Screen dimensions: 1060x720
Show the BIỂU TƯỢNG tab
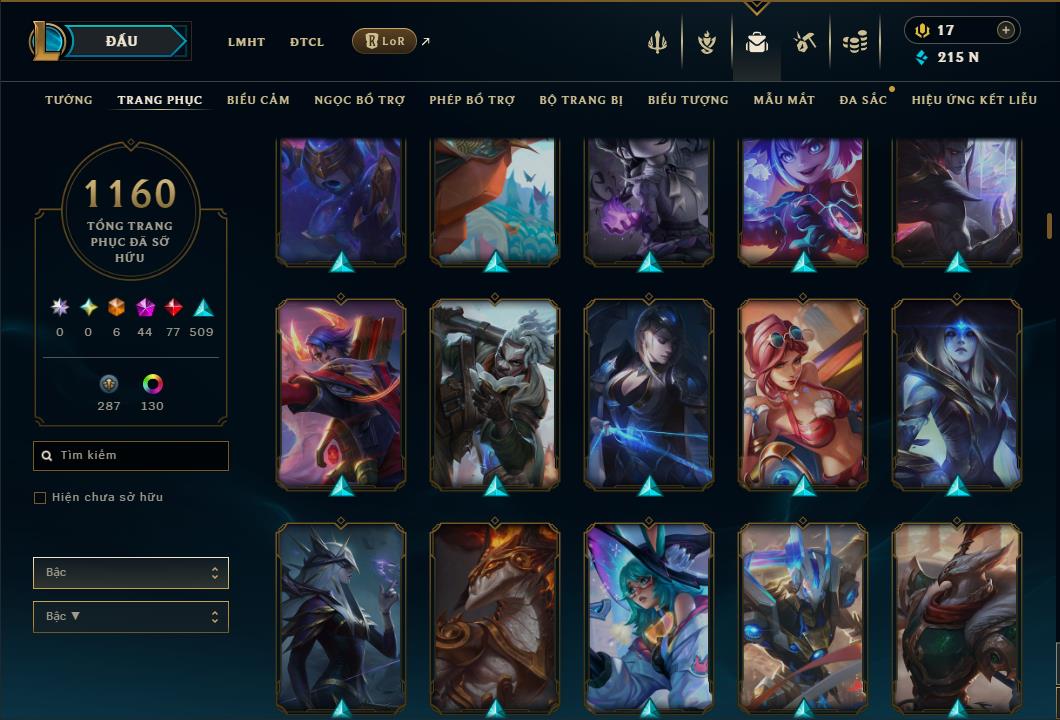(x=688, y=100)
